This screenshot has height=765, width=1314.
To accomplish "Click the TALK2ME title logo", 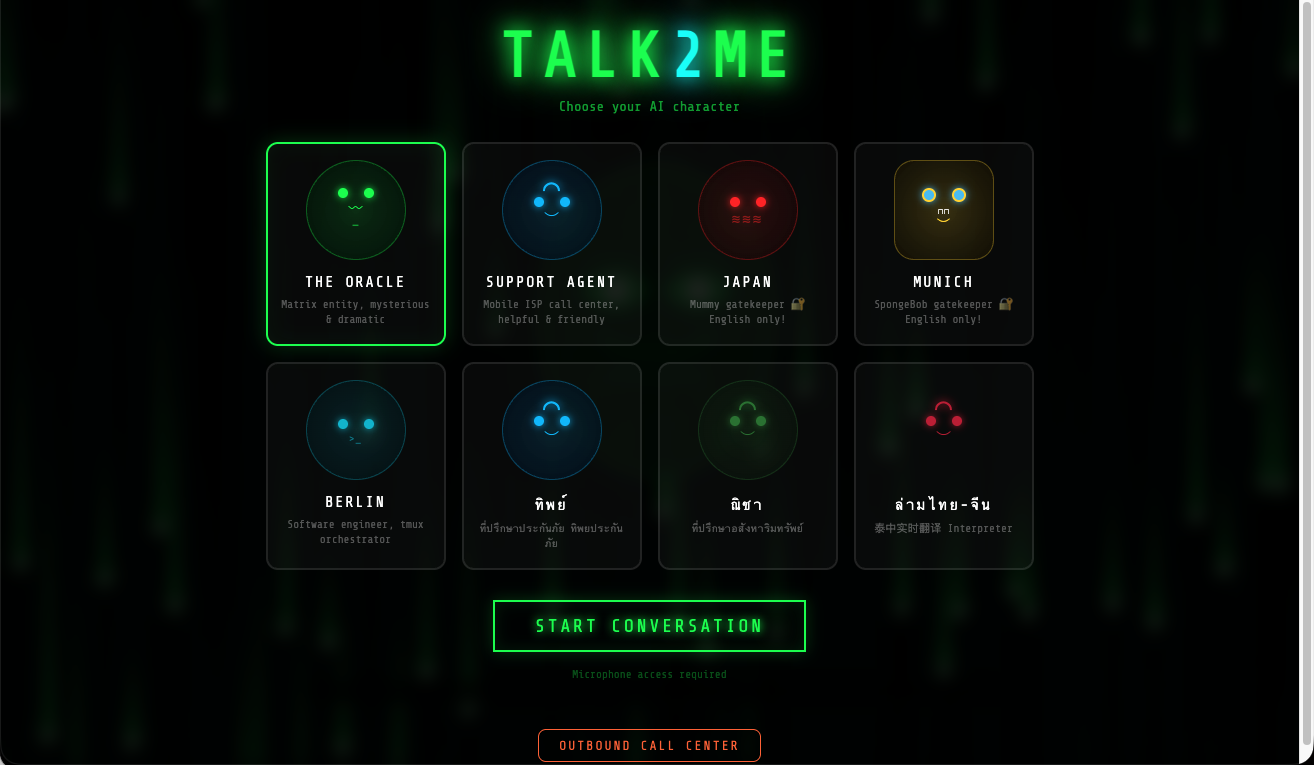I will point(649,52).
